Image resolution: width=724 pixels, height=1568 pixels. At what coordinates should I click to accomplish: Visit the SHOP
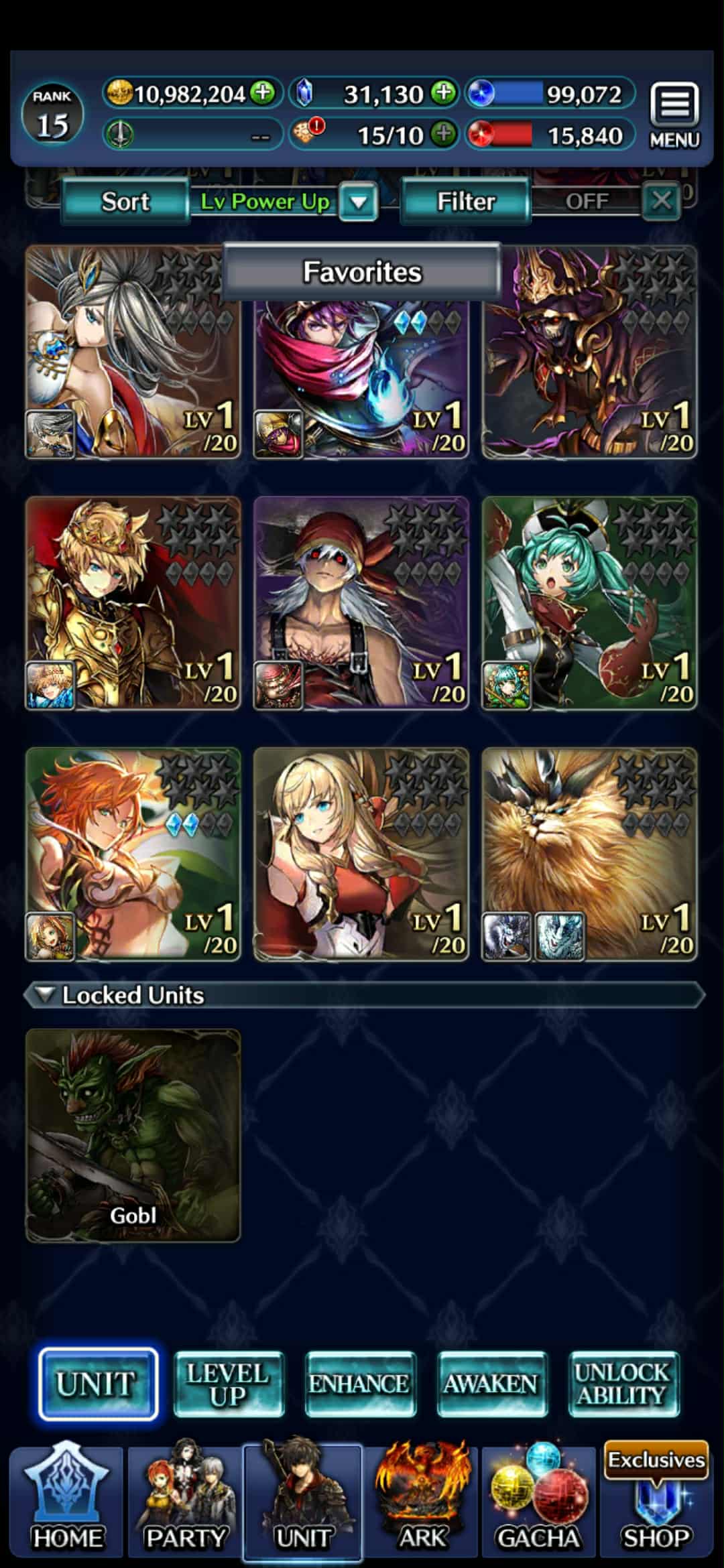point(656,1501)
